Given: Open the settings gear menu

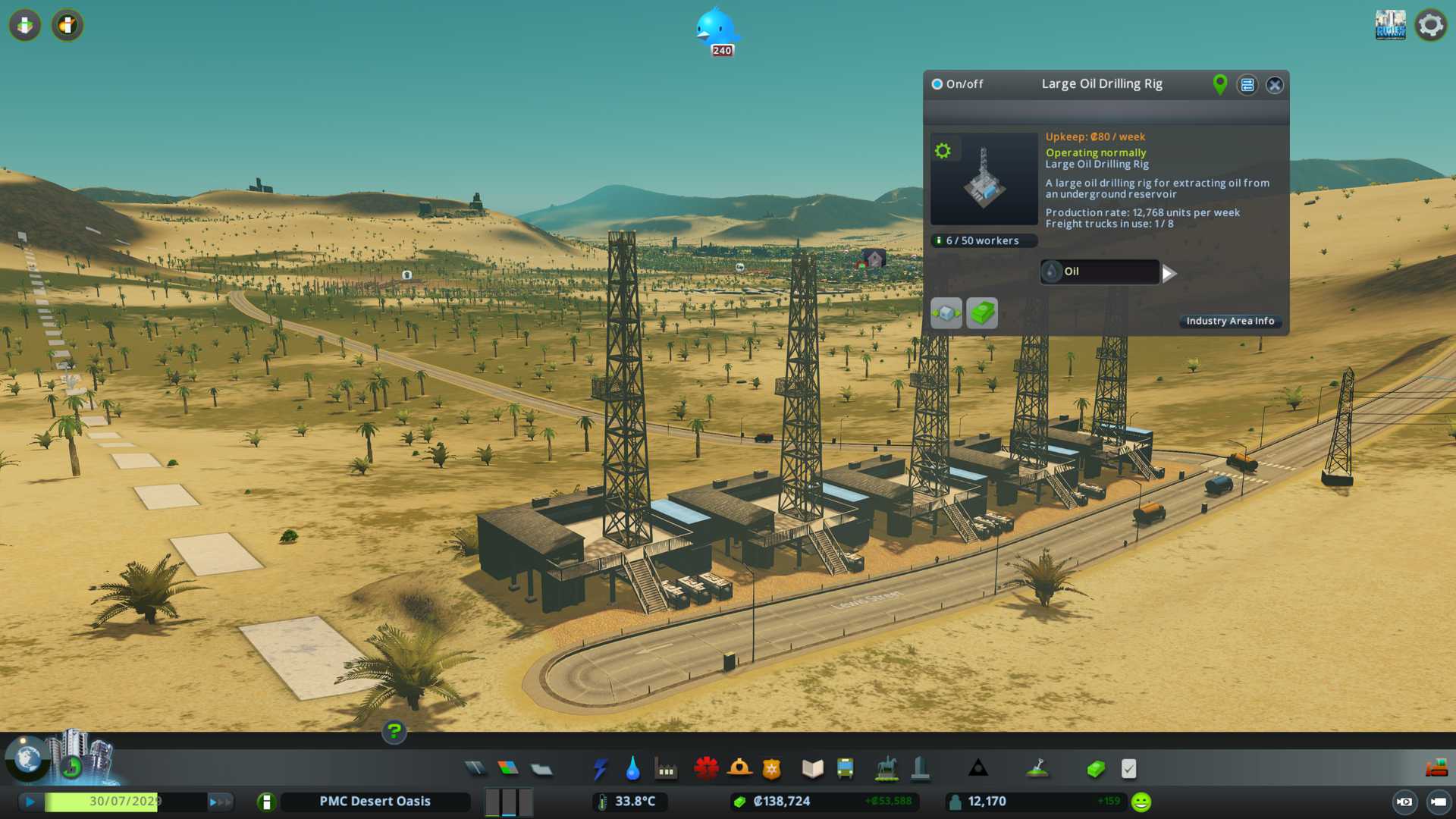Looking at the screenshot, I should 1430,25.
